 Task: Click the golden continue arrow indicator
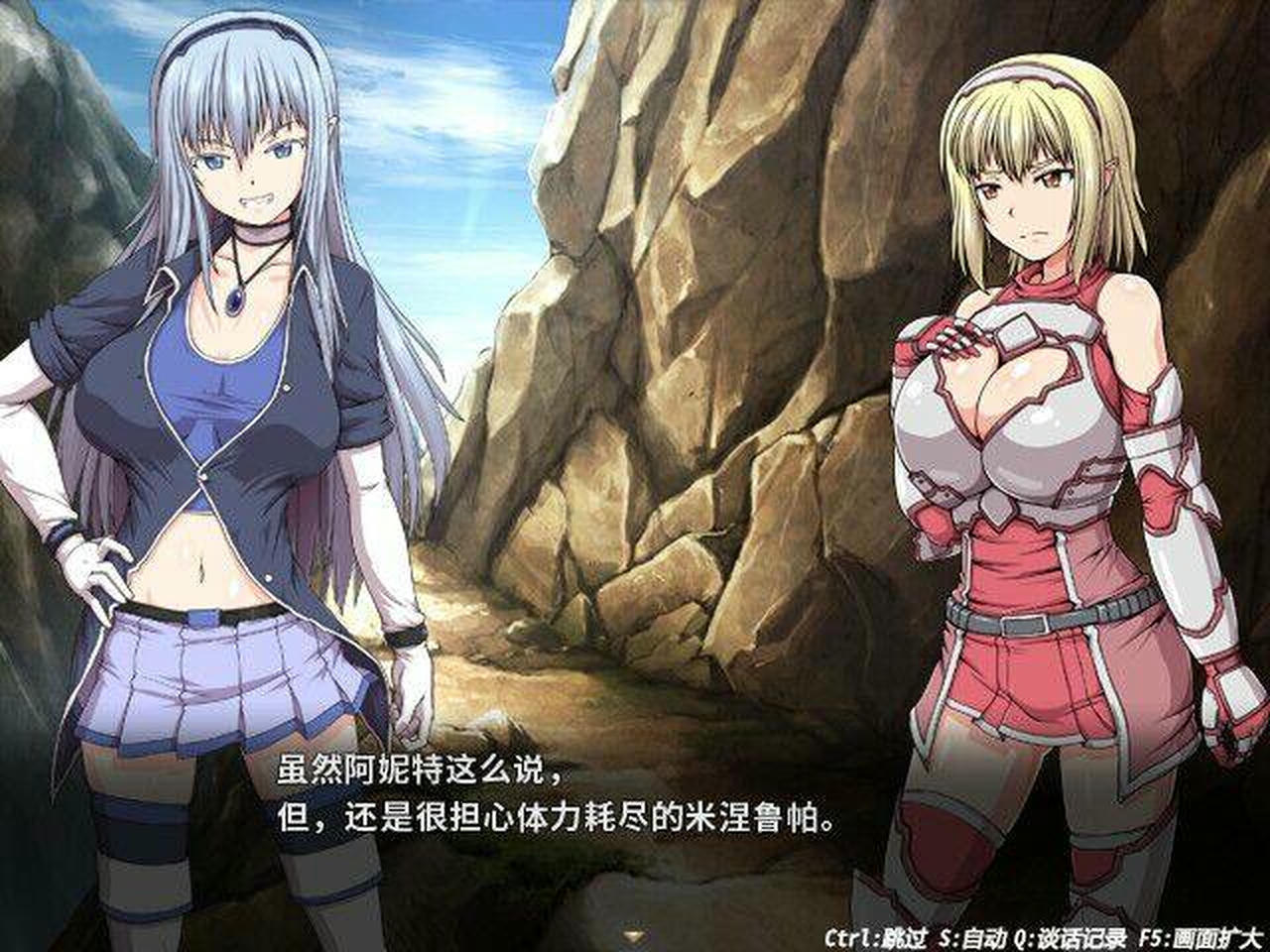pyautogui.click(x=632, y=932)
